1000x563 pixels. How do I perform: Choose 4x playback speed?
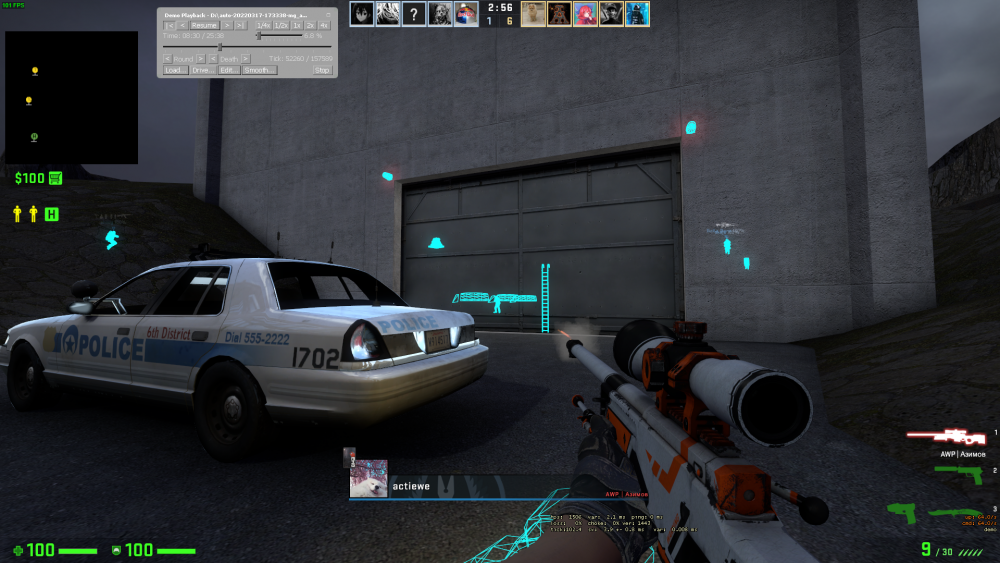(324, 24)
